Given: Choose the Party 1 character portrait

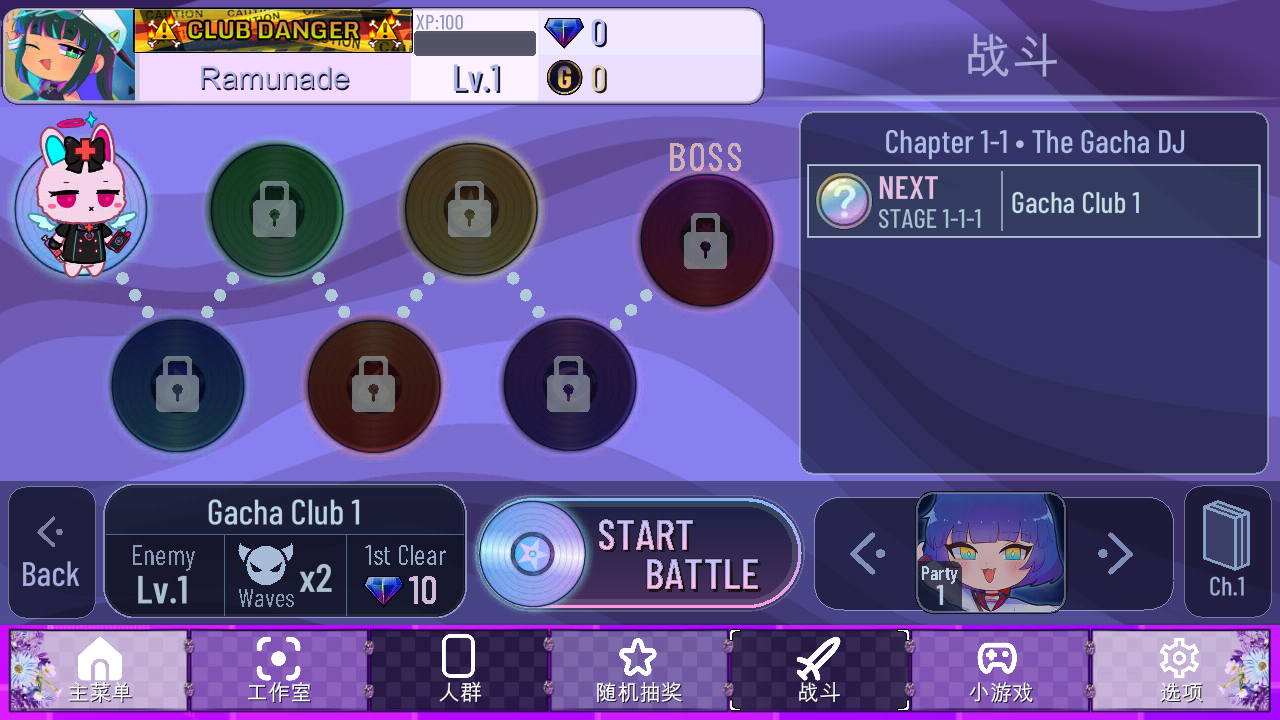Looking at the screenshot, I should 990,552.
